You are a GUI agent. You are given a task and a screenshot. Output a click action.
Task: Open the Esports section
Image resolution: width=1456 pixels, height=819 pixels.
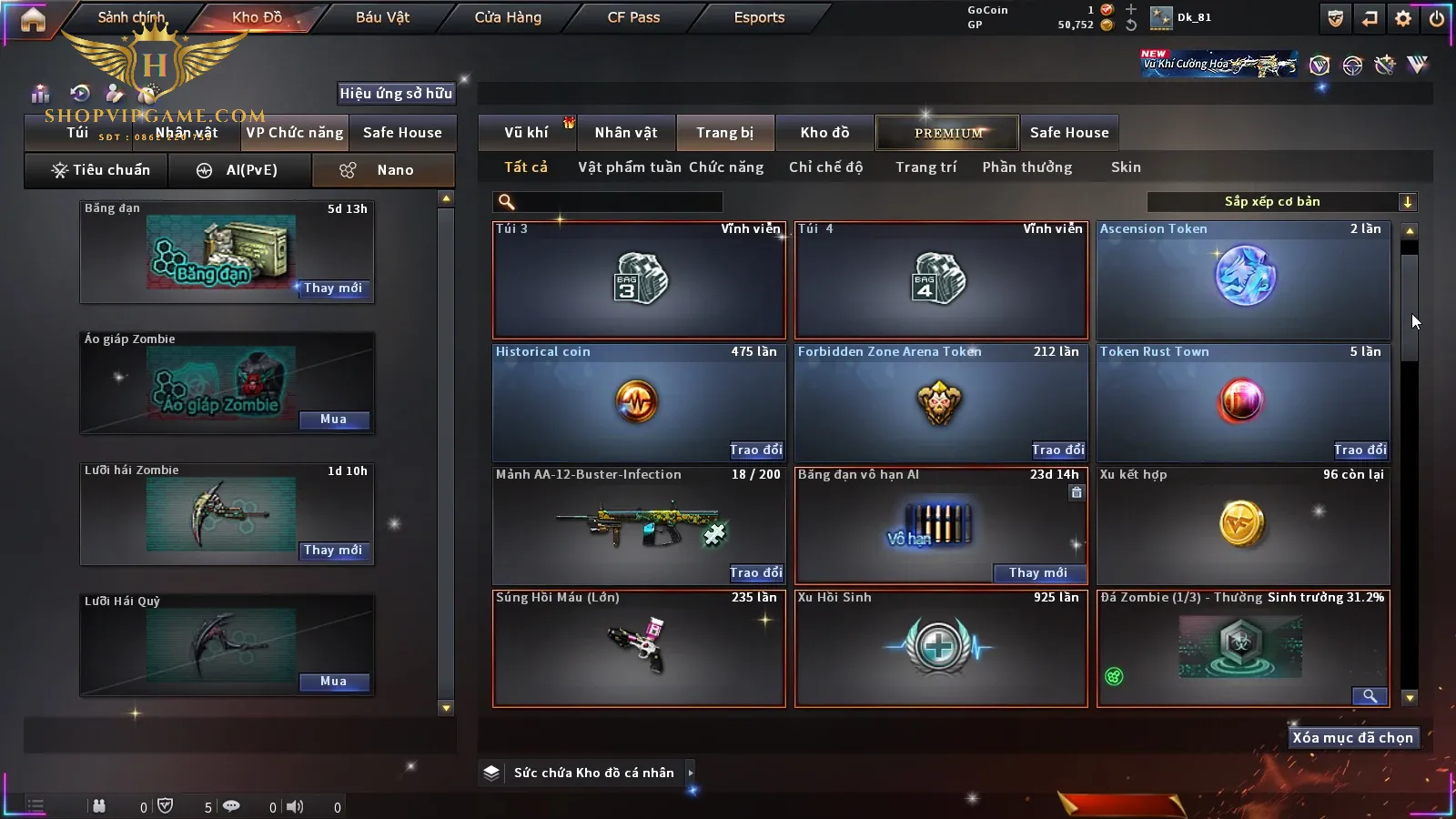759,17
